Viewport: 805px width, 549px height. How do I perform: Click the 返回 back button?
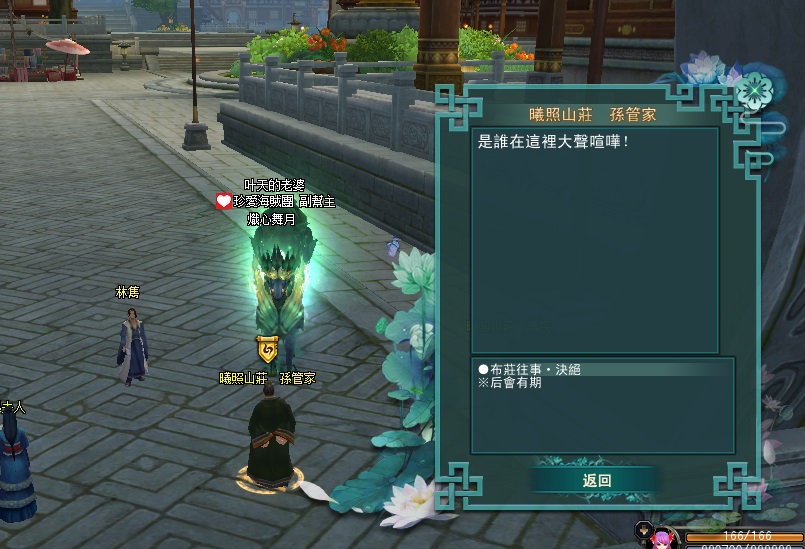point(596,480)
